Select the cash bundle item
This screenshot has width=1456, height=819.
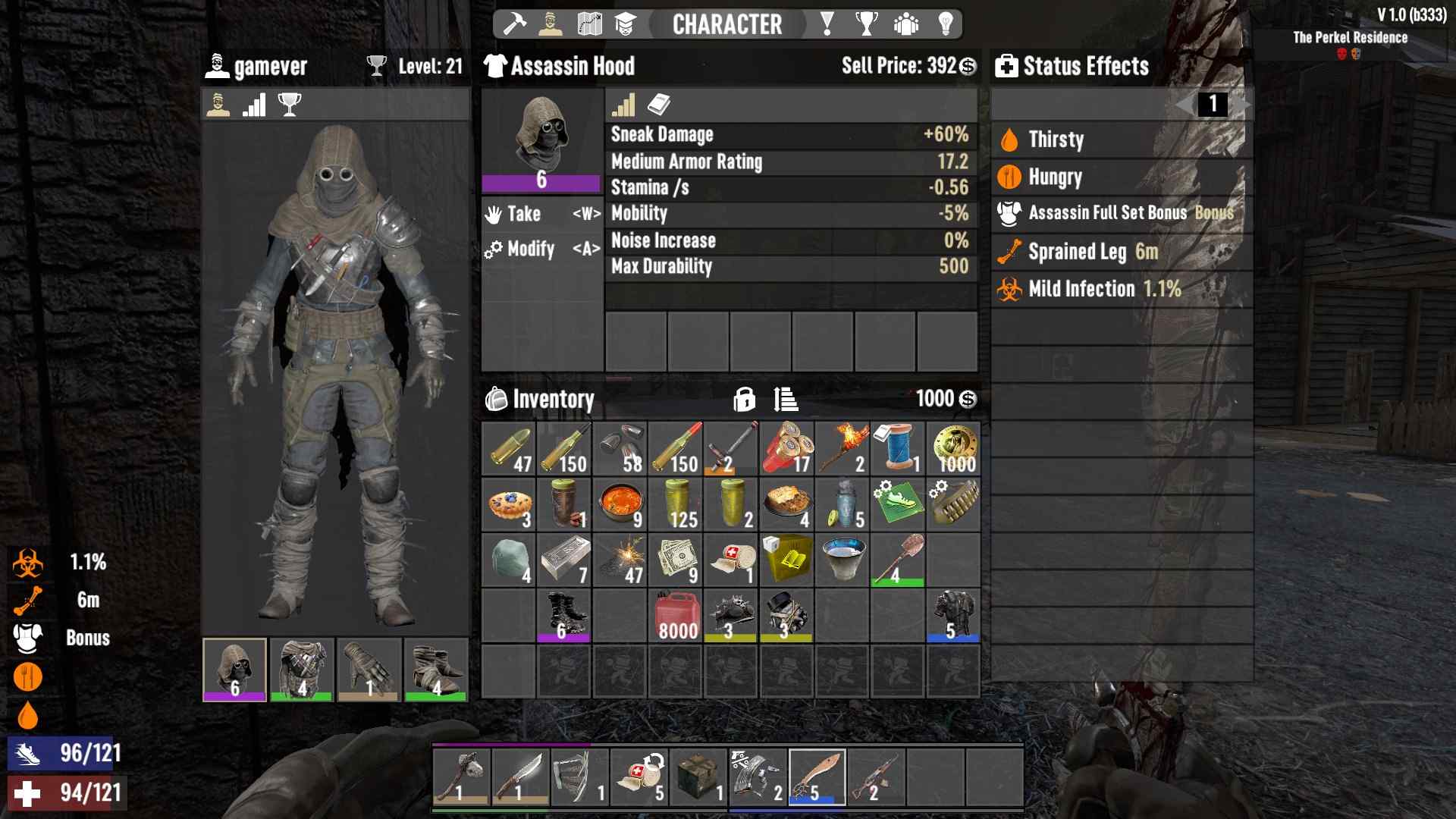(675, 560)
